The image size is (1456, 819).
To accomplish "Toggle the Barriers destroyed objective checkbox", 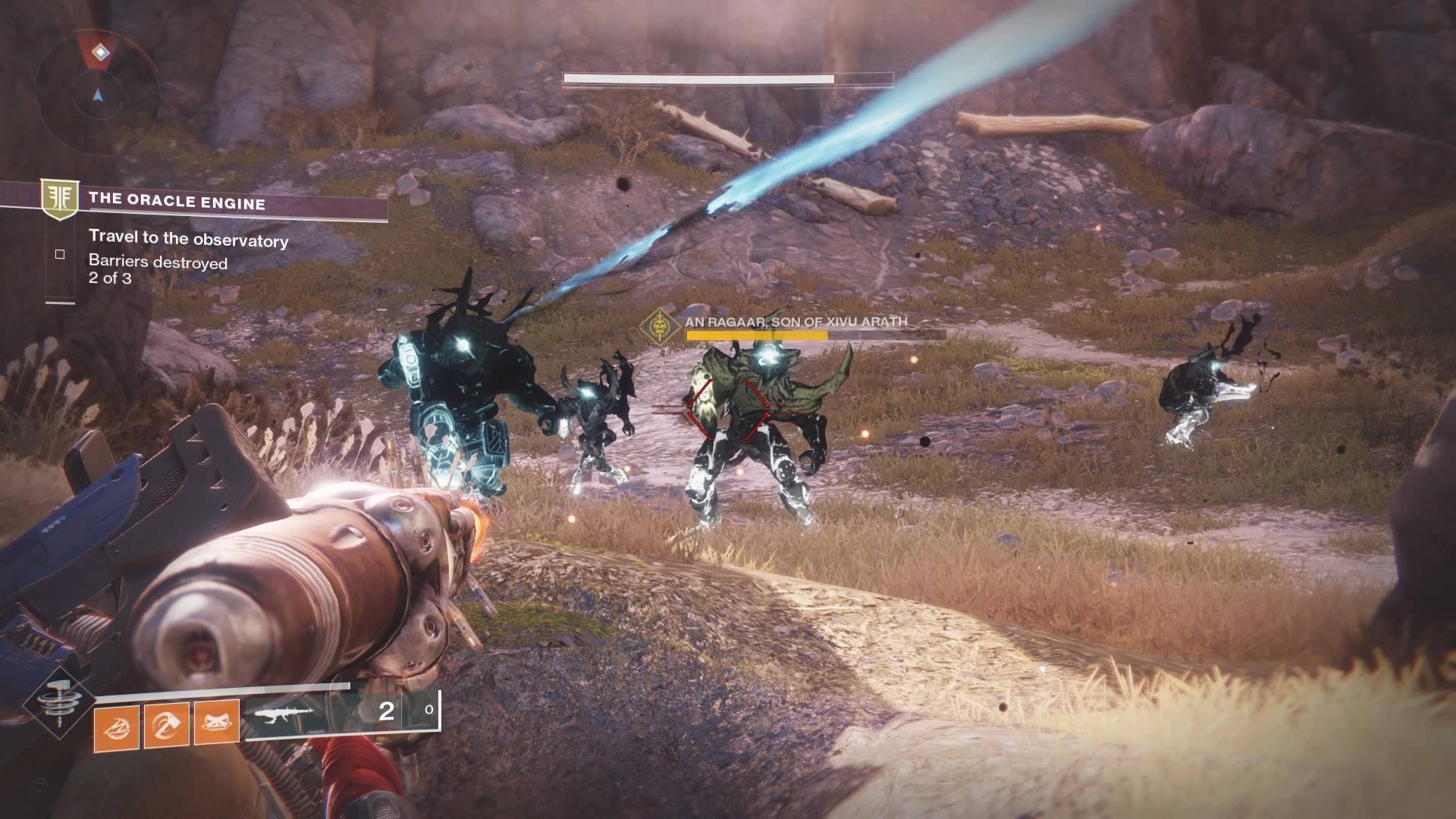I will point(60,255).
